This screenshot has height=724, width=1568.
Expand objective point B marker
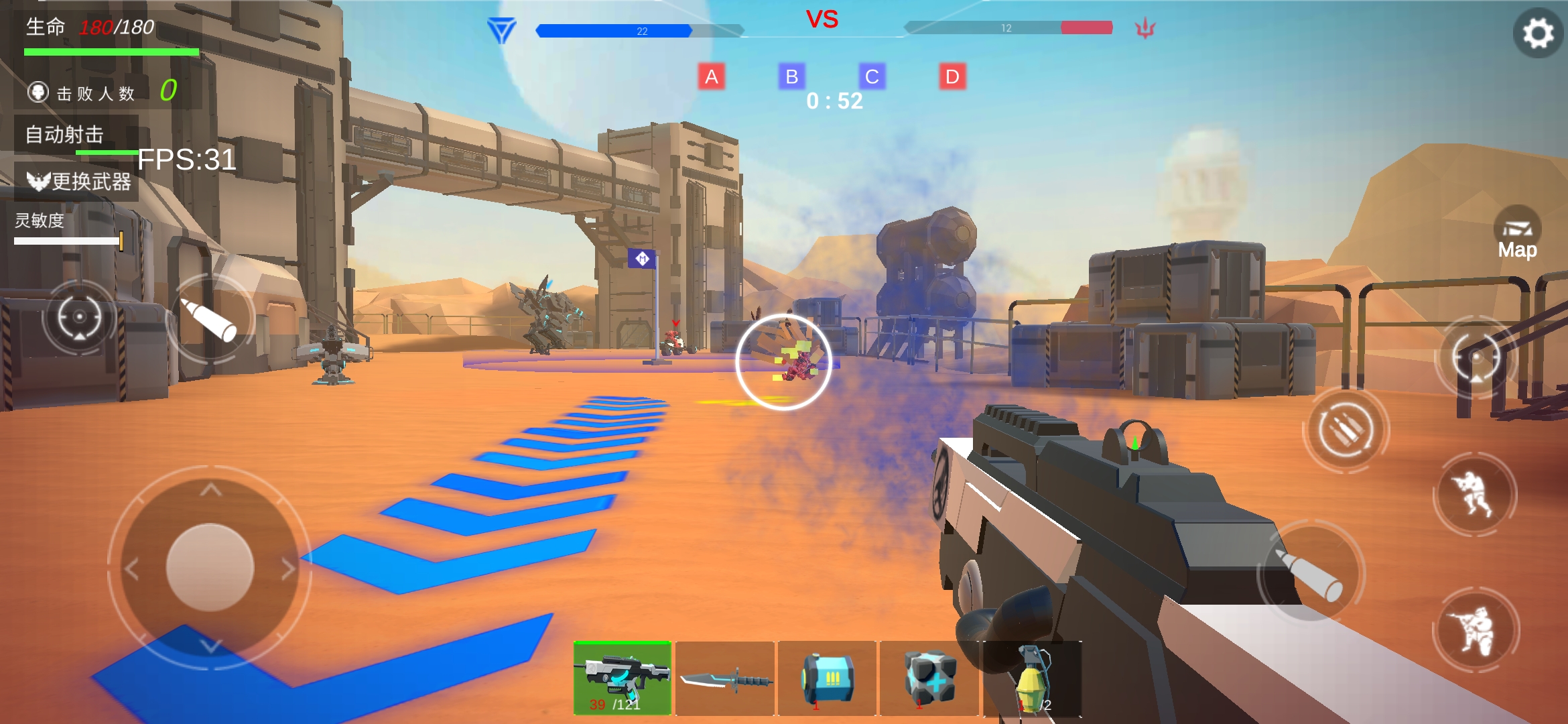793,76
